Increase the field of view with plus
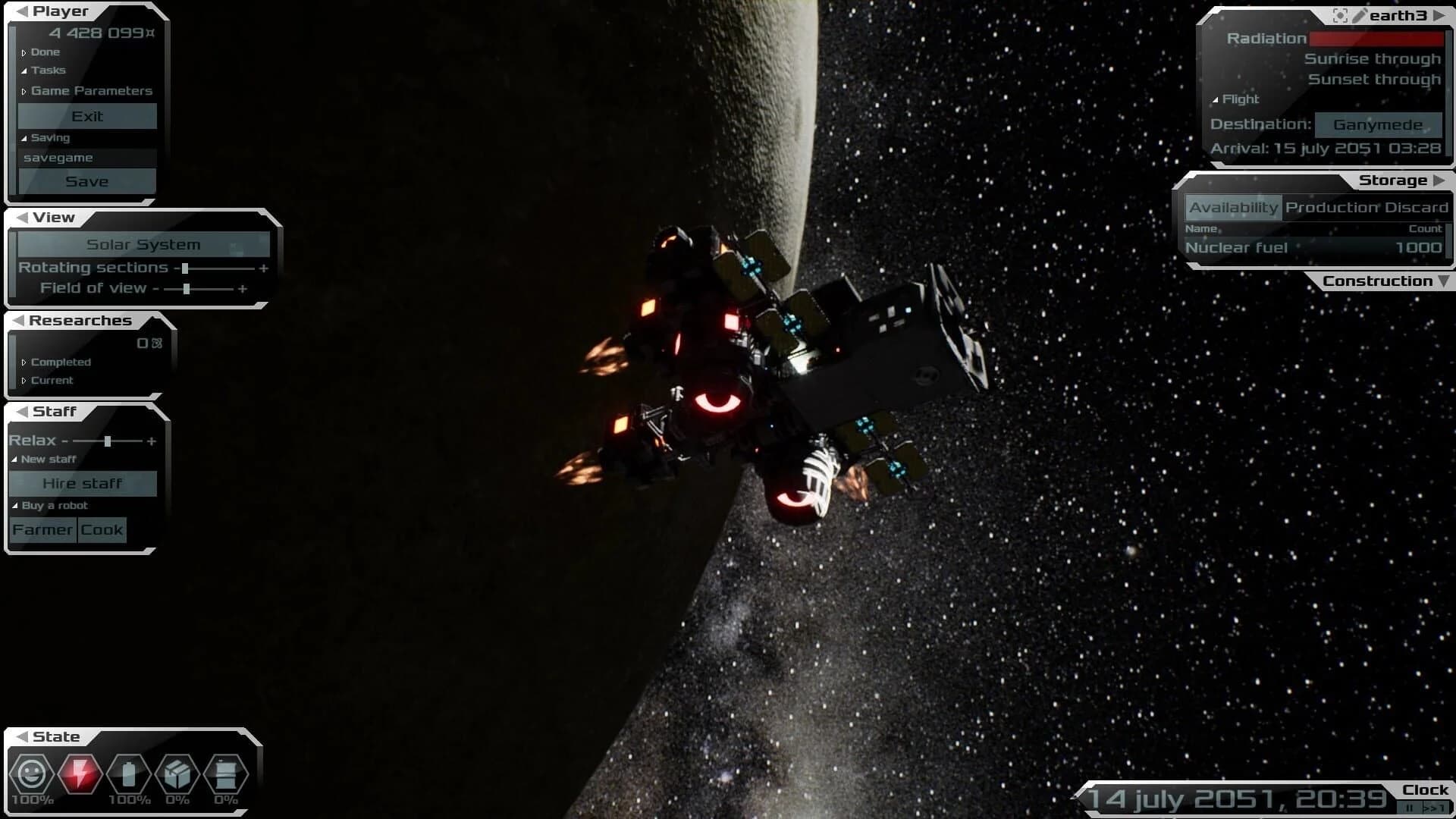Screen dimensions: 1456x819 tap(243, 289)
